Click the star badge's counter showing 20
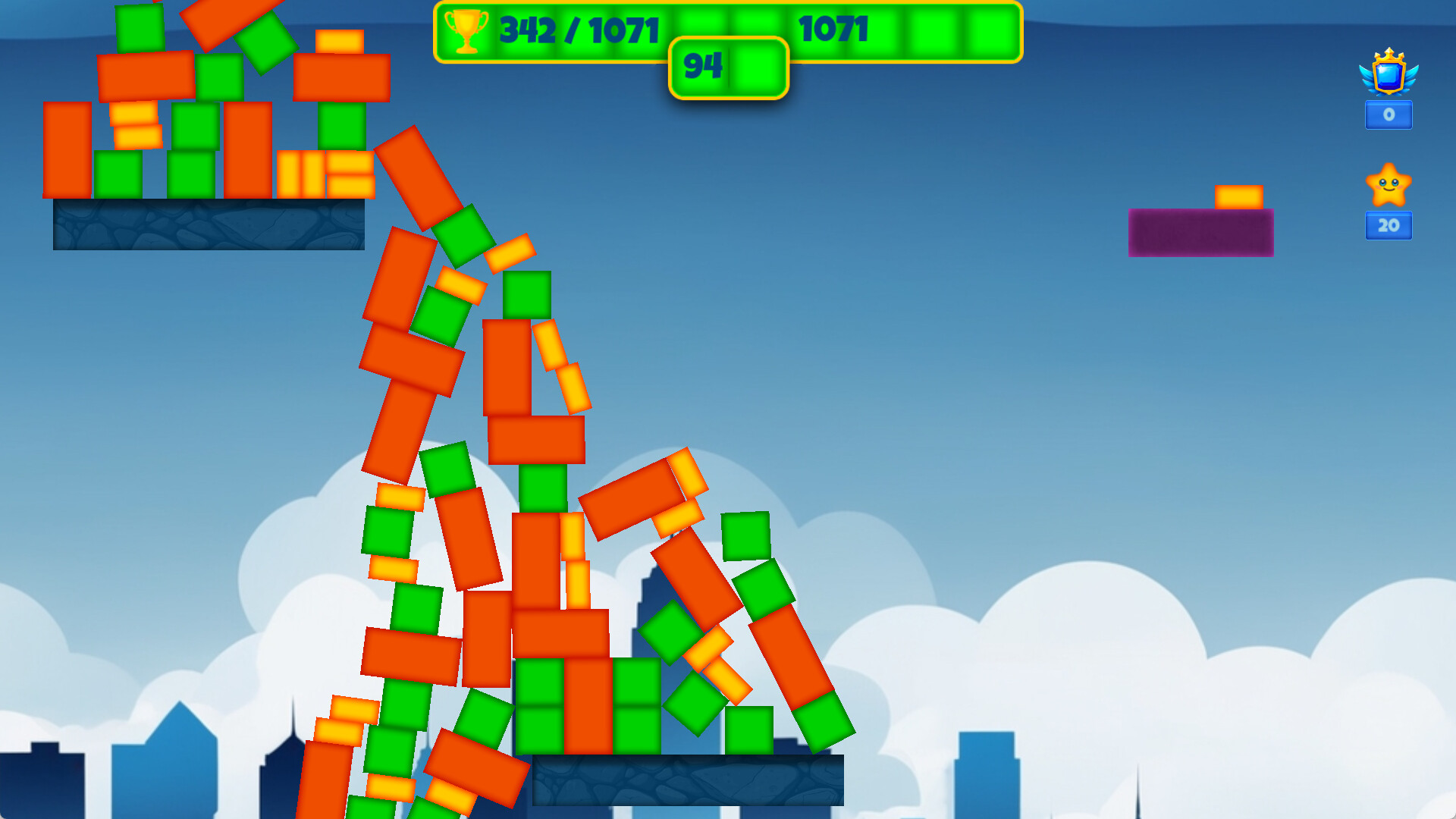1456x819 pixels. click(x=1388, y=225)
